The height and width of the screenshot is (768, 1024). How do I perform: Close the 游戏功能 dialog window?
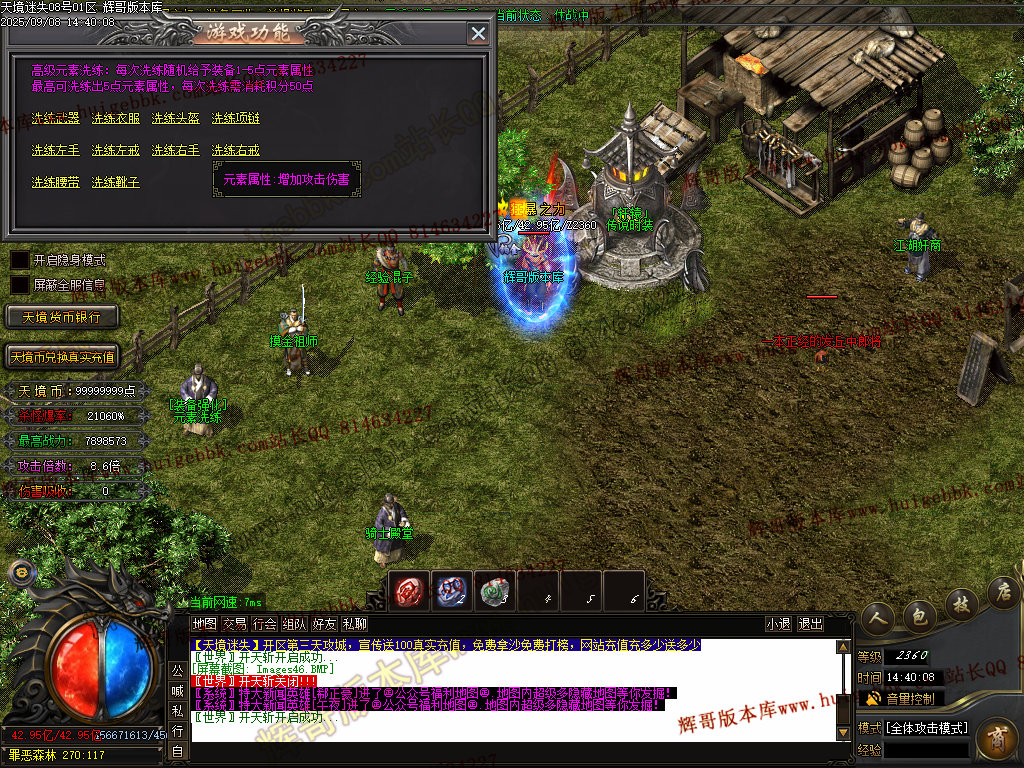pyautogui.click(x=478, y=33)
